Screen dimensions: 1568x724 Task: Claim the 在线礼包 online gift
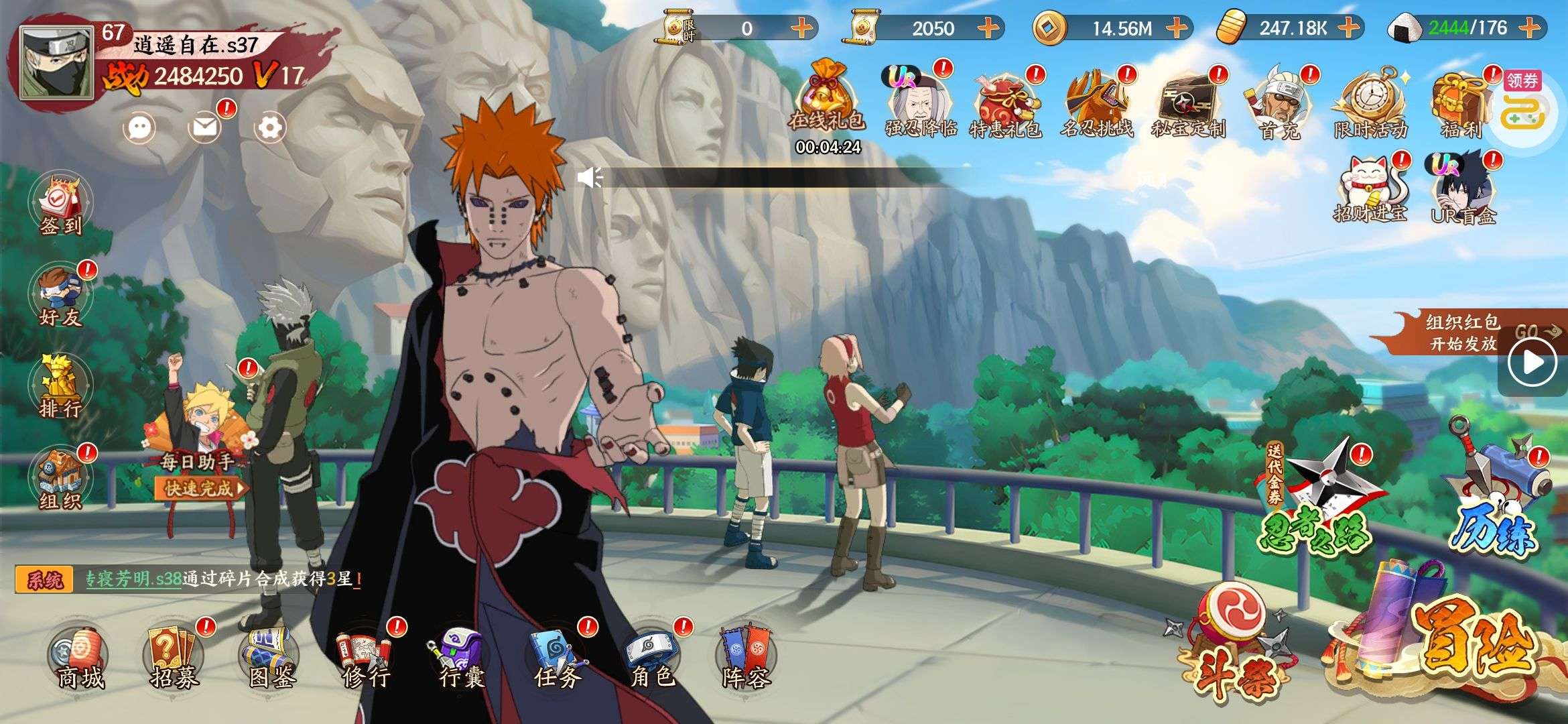pyautogui.click(x=827, y=101)
